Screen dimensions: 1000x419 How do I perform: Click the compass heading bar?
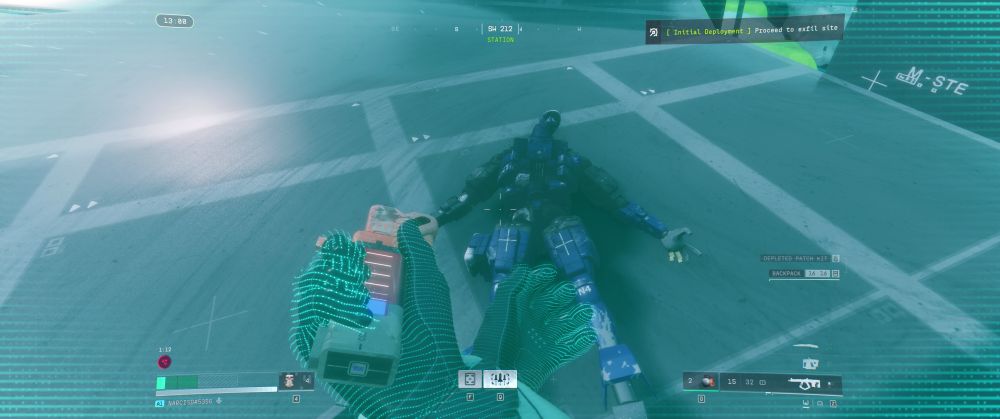click(x=500, y=29)
